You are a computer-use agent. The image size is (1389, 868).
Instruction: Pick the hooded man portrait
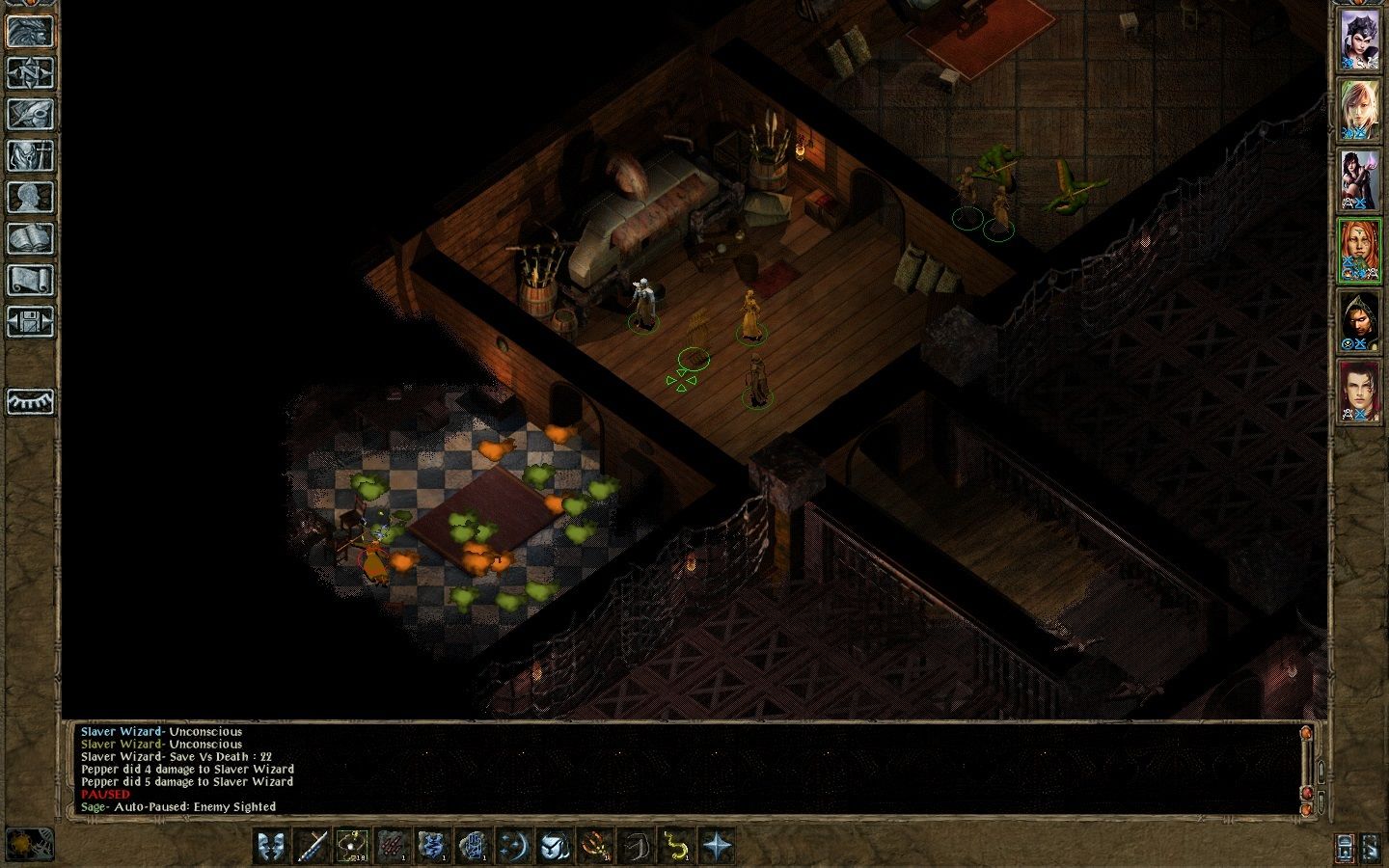1359,321
